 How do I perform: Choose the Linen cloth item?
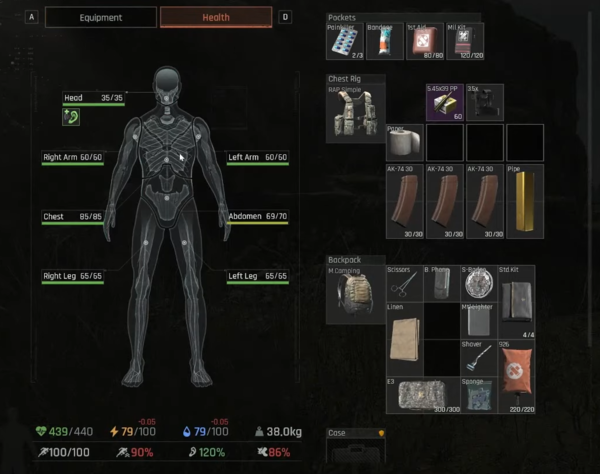405,340
